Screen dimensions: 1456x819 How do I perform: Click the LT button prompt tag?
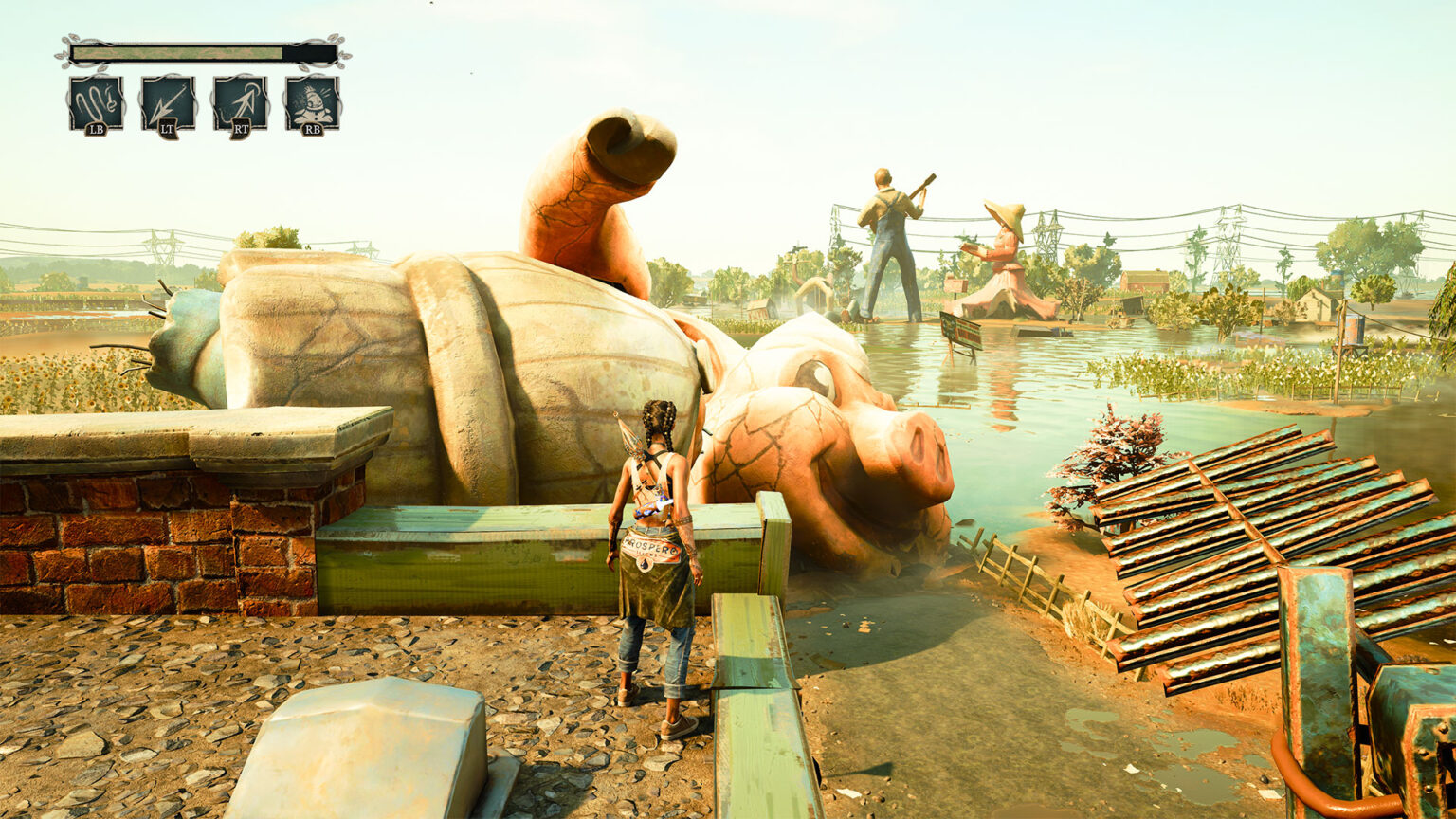click(169, 129)
